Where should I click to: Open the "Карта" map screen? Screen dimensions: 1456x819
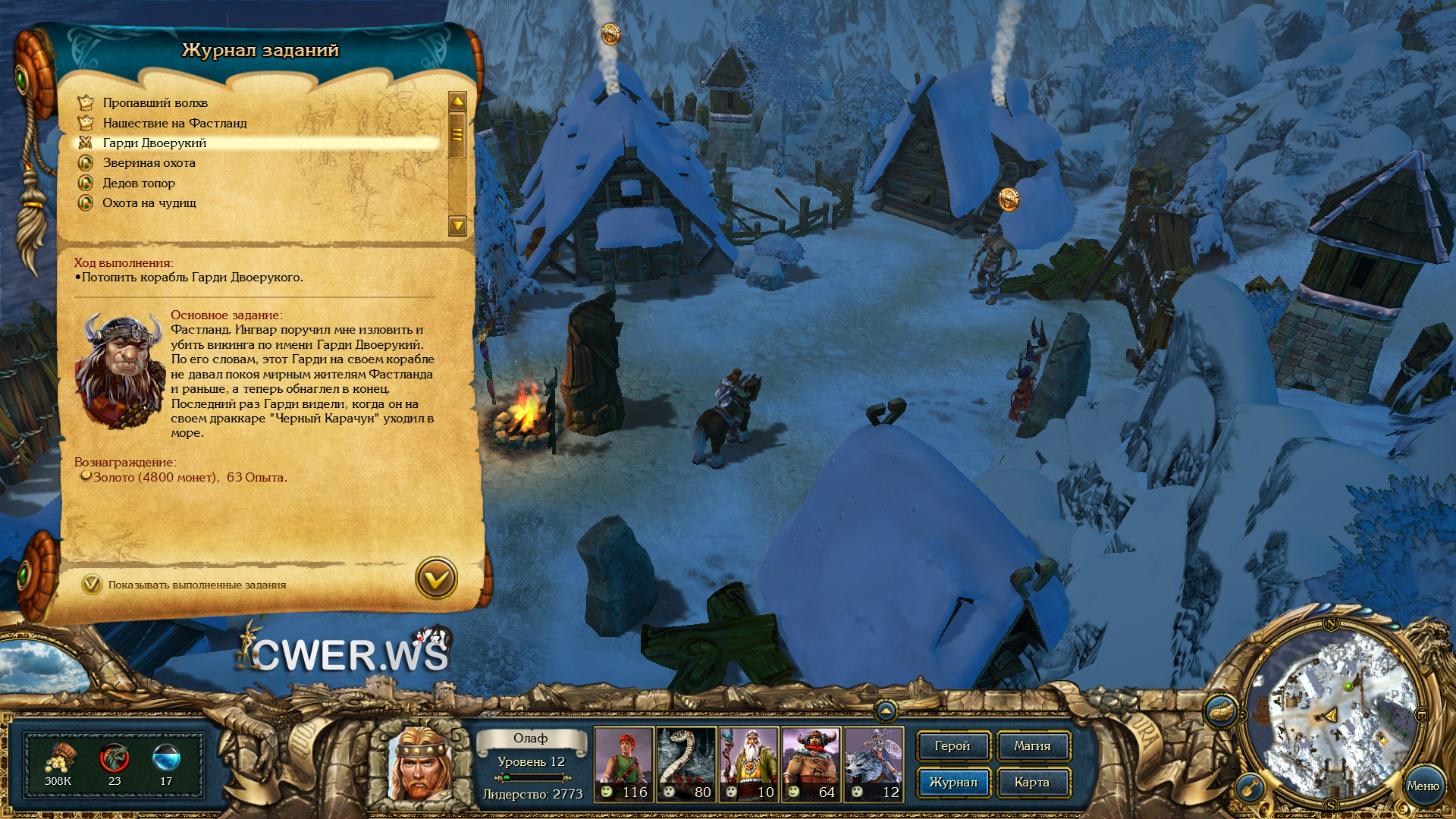(1032, 783)
